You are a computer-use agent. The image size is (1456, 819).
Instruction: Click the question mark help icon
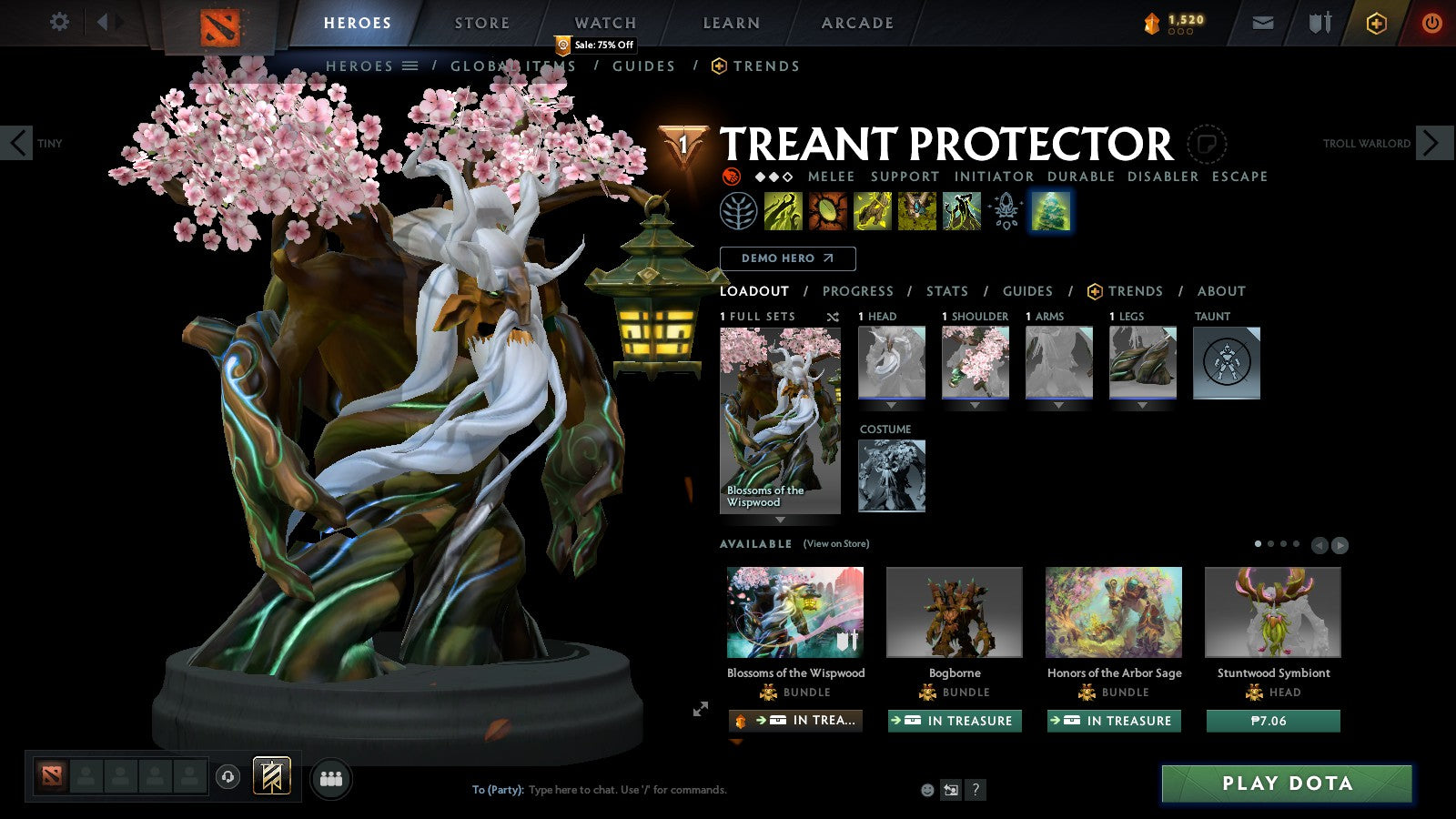point(976,790)
